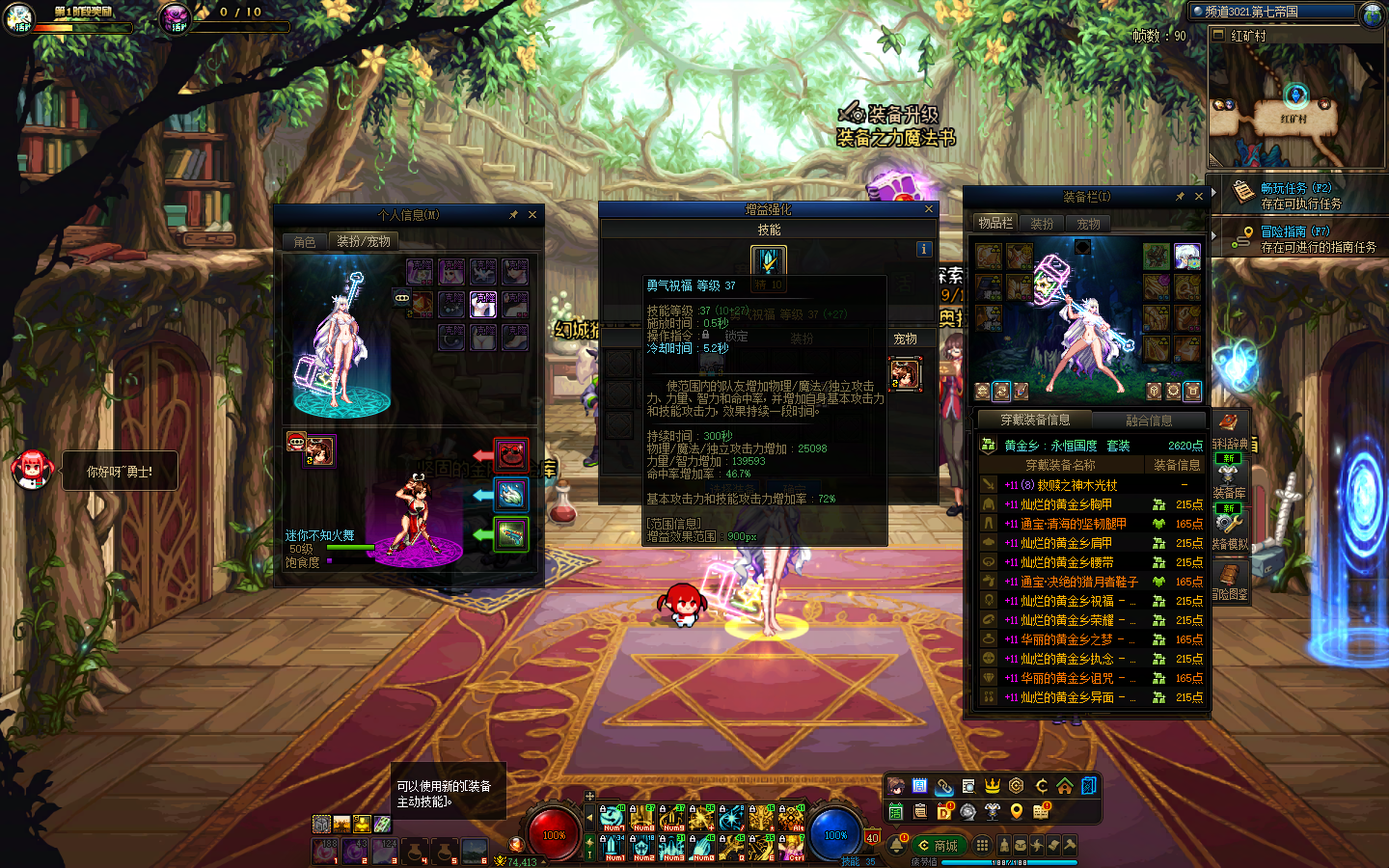The image size is (1389, 868).
Task: Switch to the 角色 tab
Action: click(305, 242)
